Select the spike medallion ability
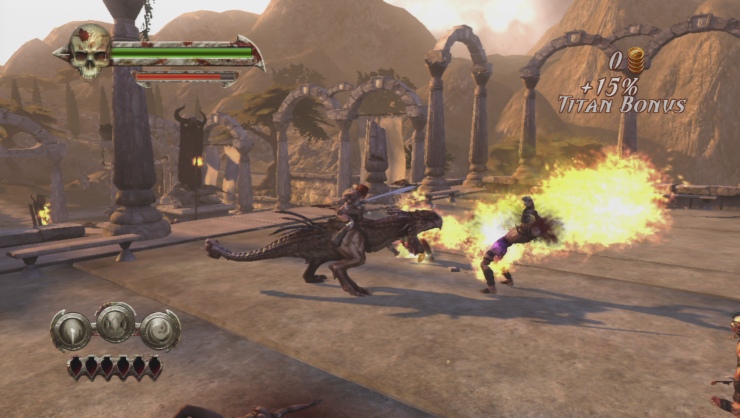Image resolution: width=740 pixels, height=418 pixels. [x=71, y=331]
